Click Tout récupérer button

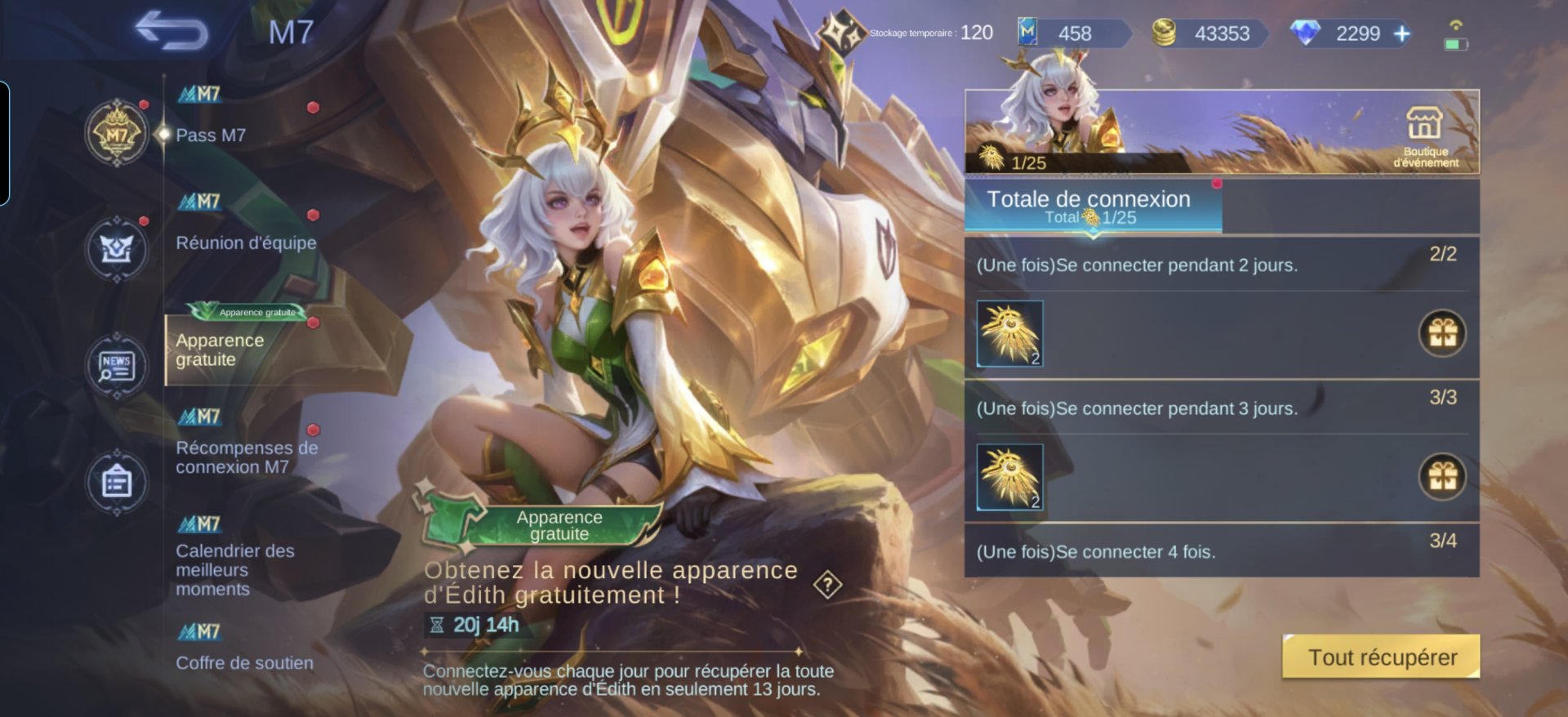1381,657
